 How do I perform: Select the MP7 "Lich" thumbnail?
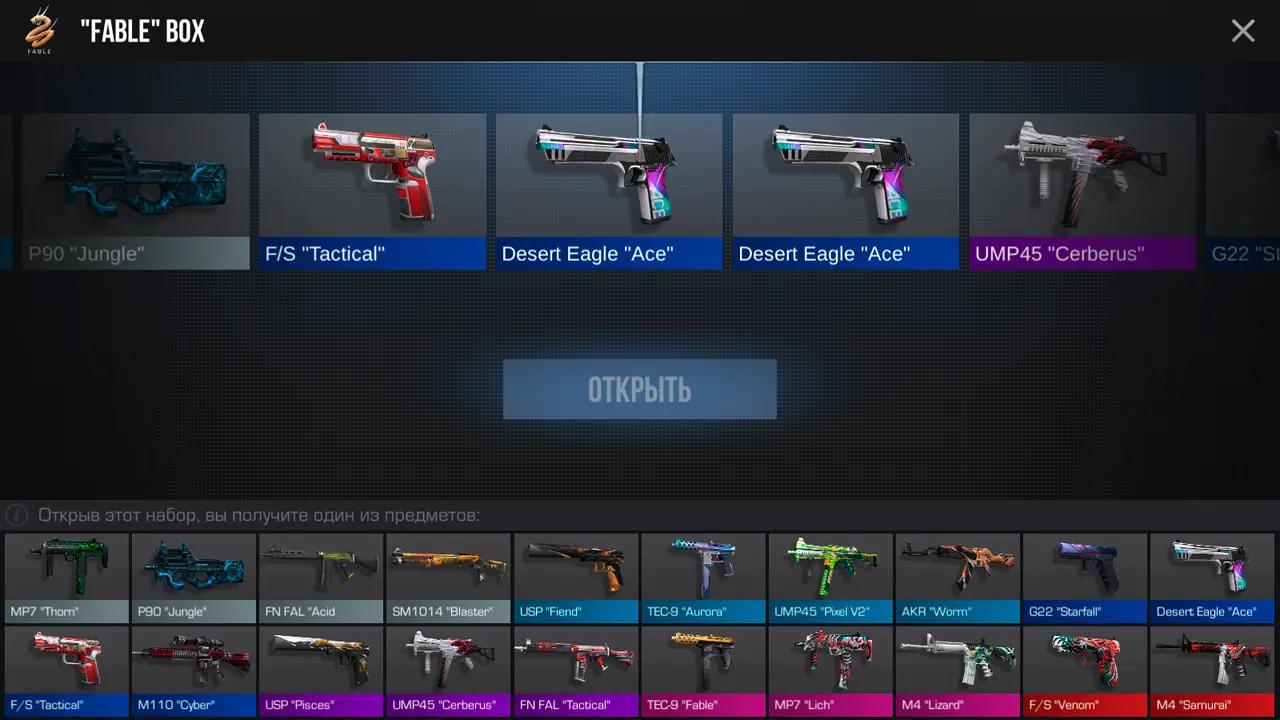point(830,670)
